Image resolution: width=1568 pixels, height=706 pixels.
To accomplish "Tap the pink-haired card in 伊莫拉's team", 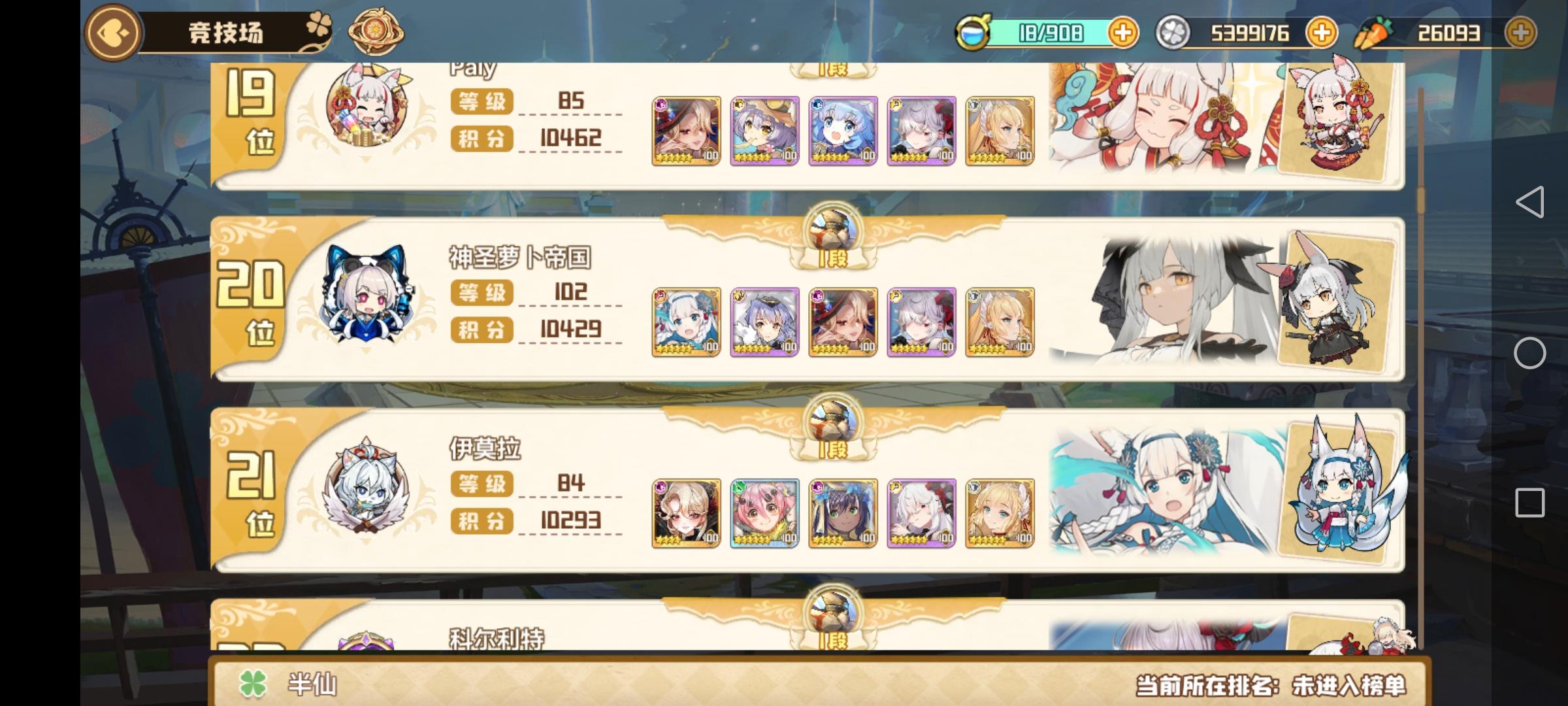I will pos(764,514).
